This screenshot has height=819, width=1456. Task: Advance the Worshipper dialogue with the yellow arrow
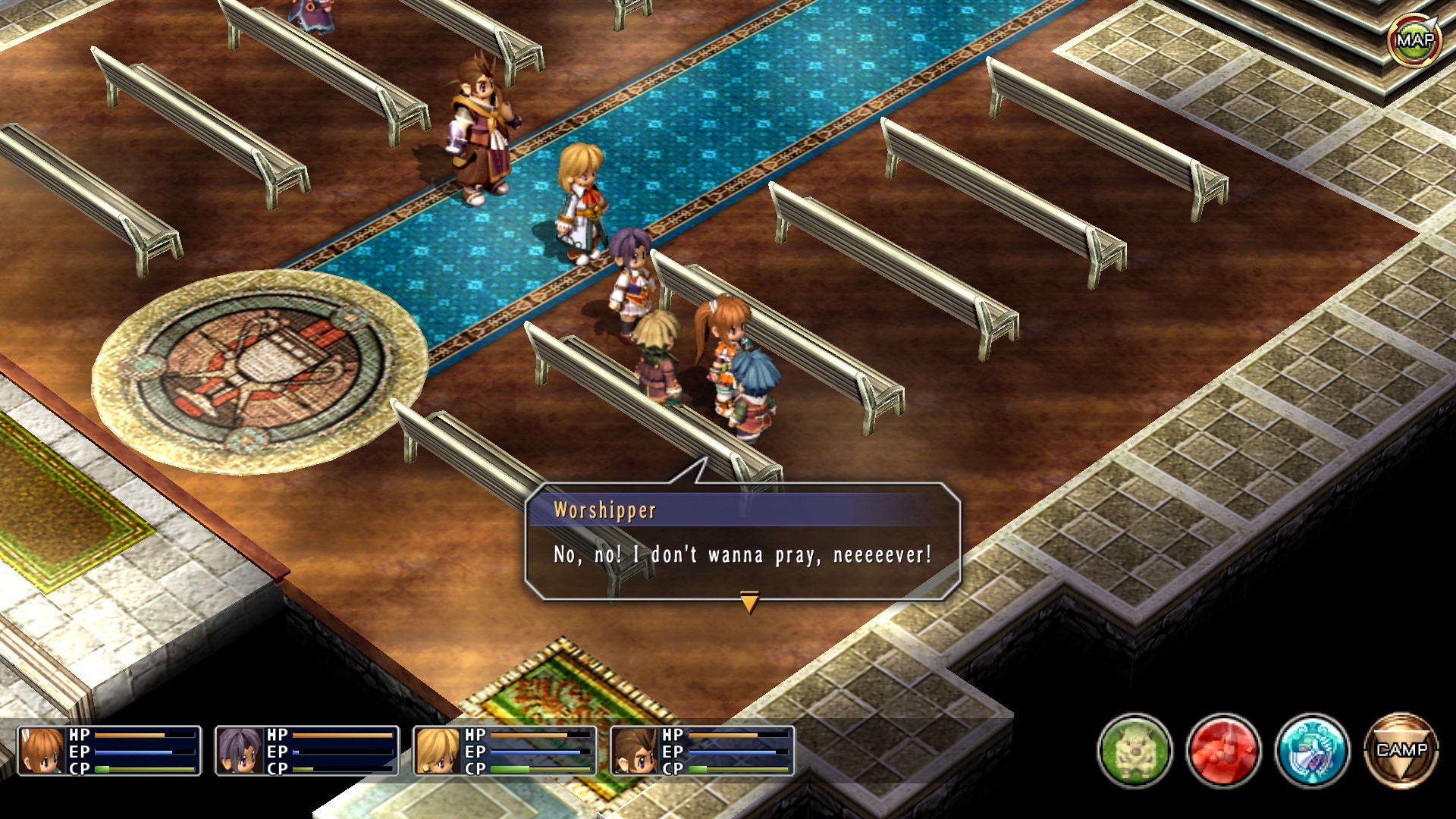749,602
